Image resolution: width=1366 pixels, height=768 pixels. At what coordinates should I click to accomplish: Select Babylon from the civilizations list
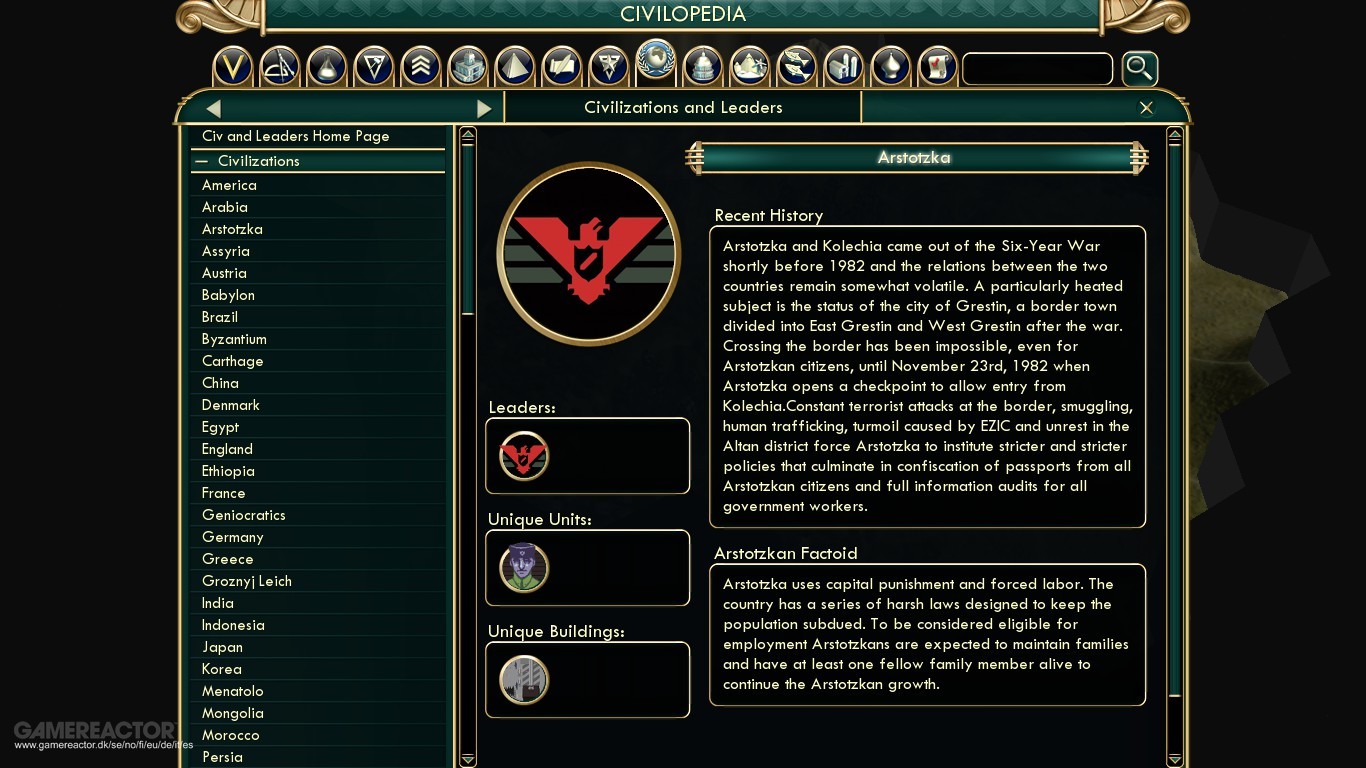point(228,295)
